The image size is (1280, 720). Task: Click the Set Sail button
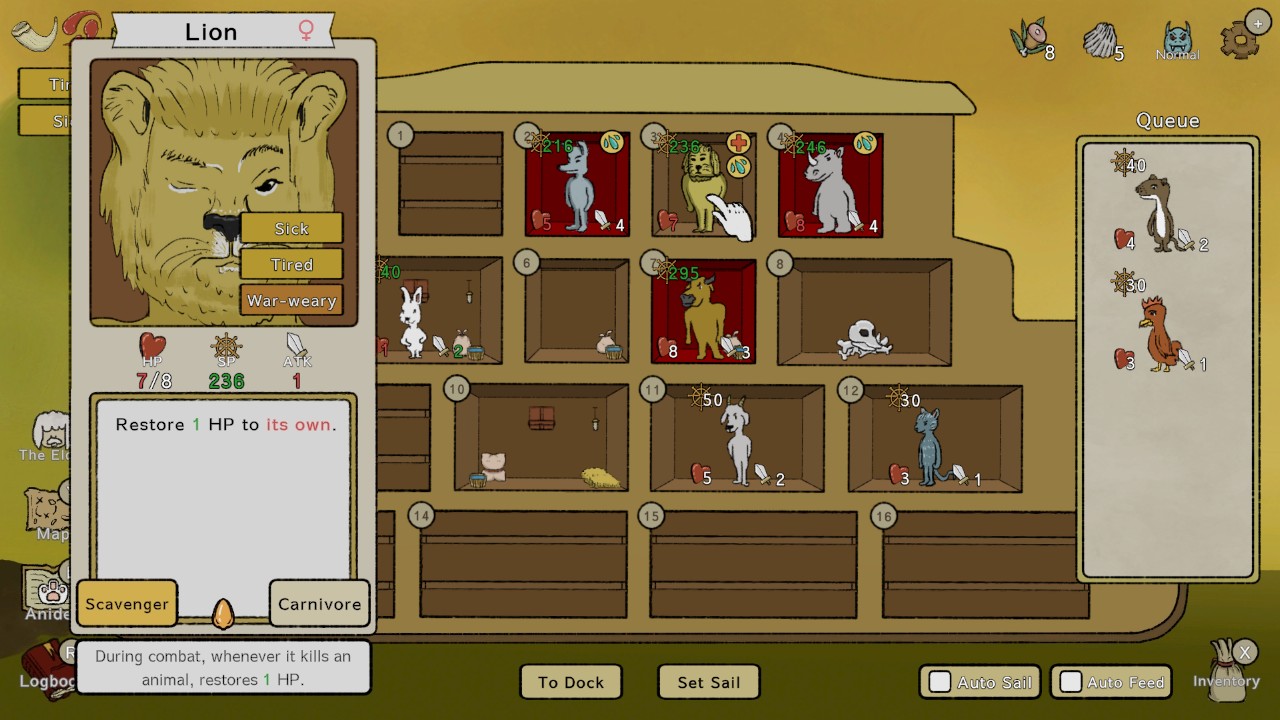[708, 681]
